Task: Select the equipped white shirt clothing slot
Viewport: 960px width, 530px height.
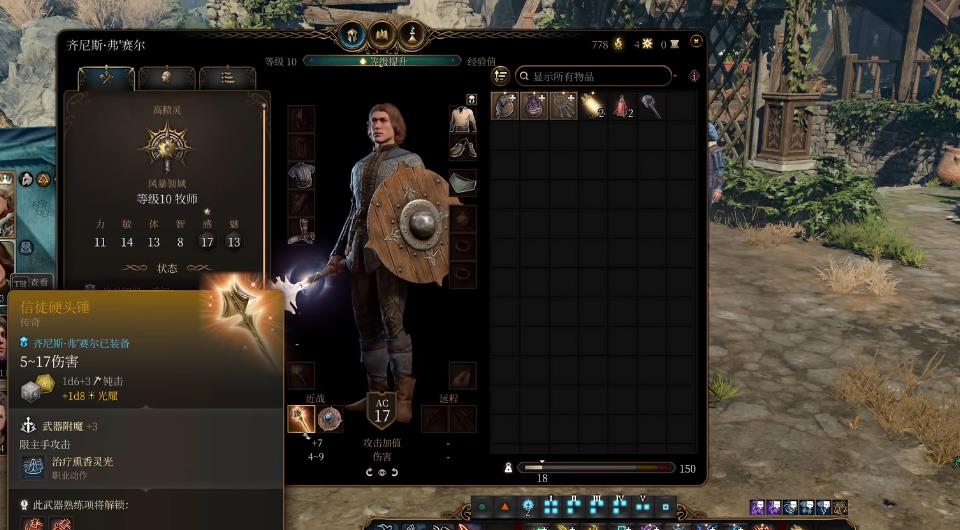Action: [462, 120]
